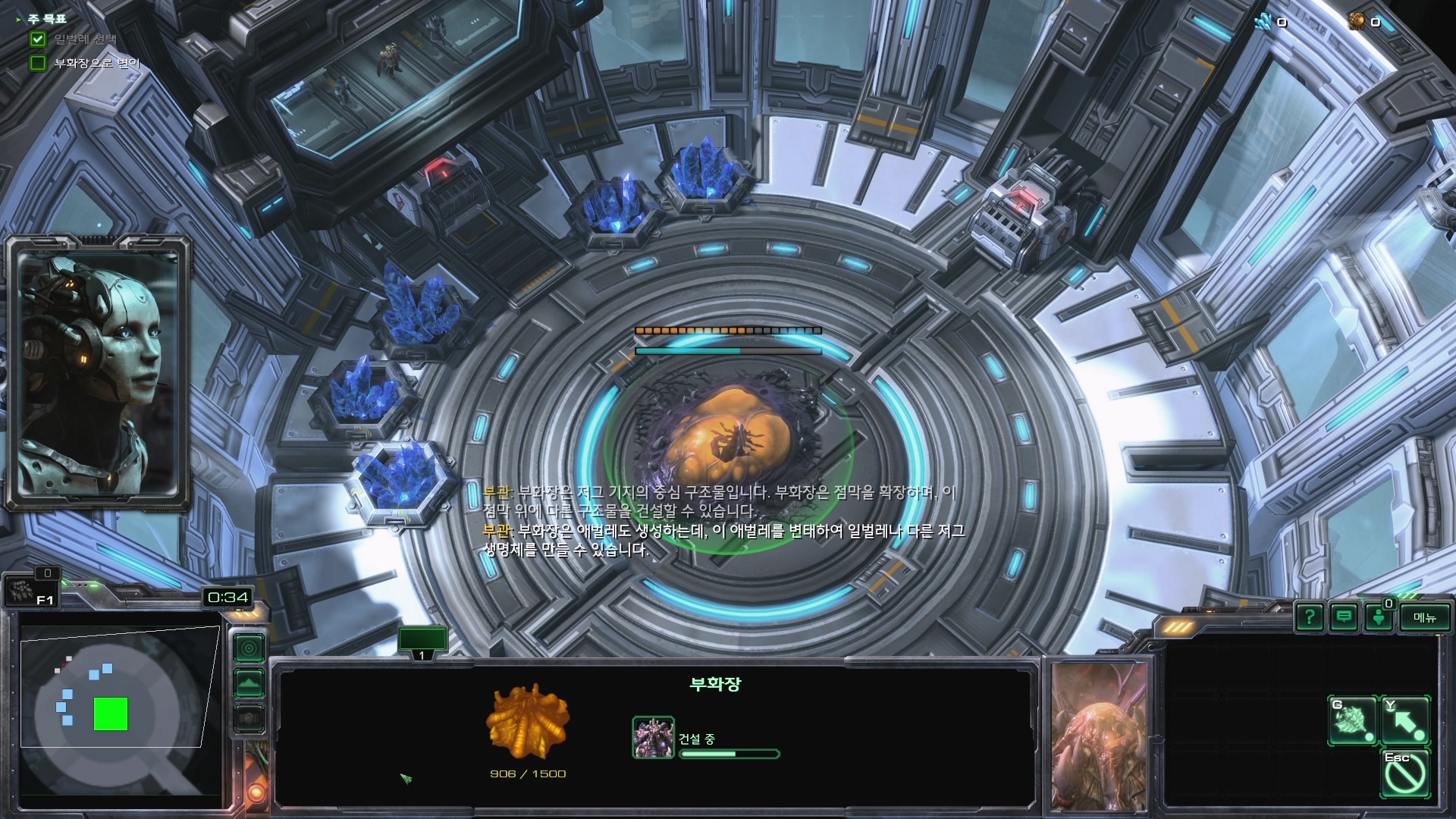Open the chat message log button
Screen dimensions: 1456x819
1344,617
